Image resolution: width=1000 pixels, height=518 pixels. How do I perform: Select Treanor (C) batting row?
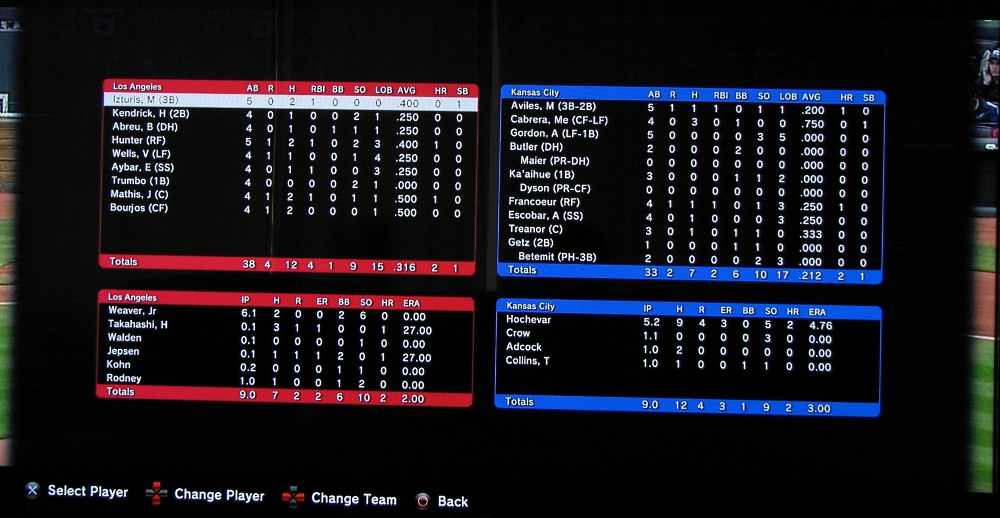[536, 229]
